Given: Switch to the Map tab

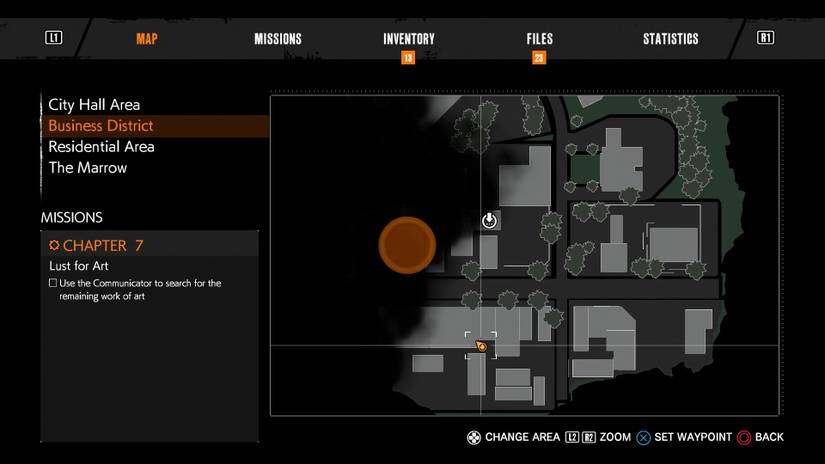Looking at the screenshot, I should (x=147, y=39).
